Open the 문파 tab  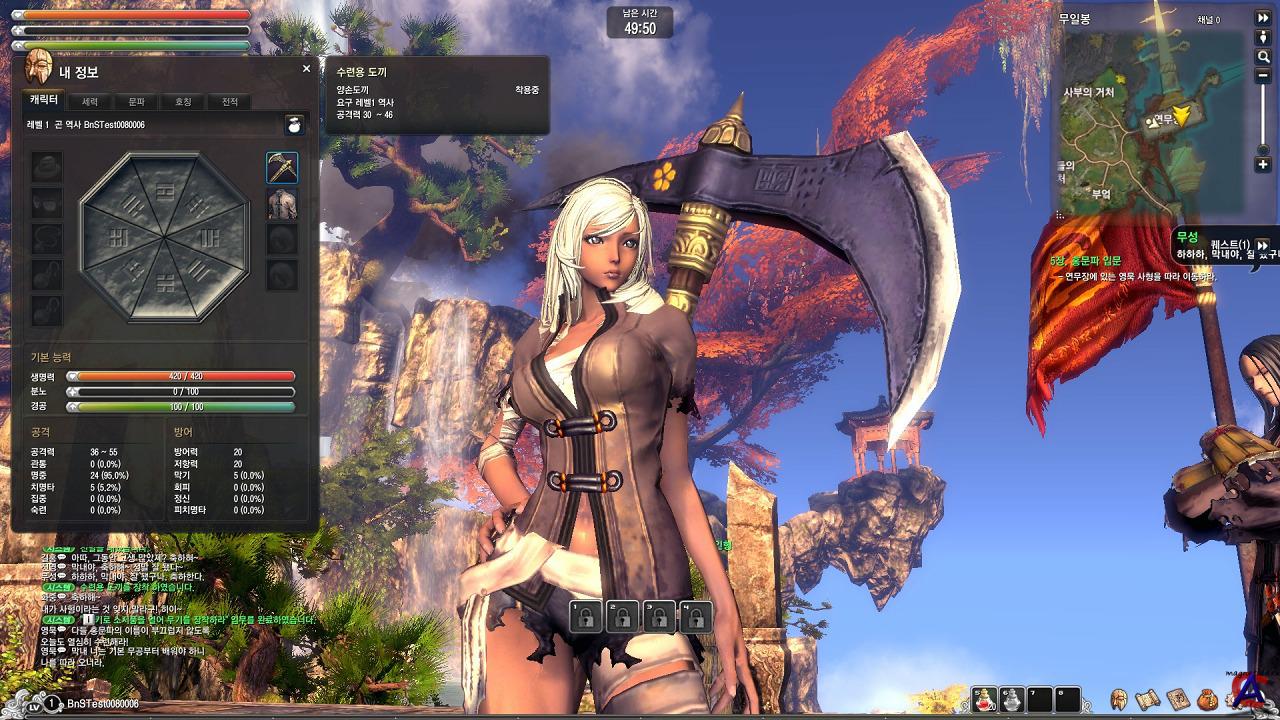click(136, 101)
